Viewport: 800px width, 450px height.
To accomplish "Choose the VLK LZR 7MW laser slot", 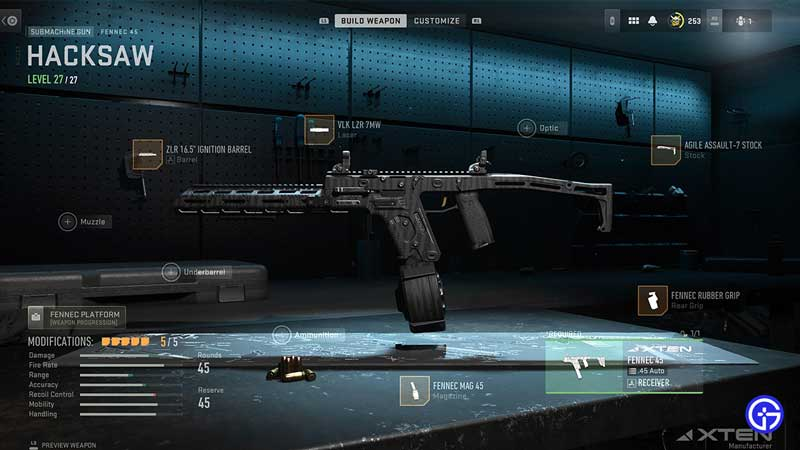I will pyautogui.click(x=319, y=130).
